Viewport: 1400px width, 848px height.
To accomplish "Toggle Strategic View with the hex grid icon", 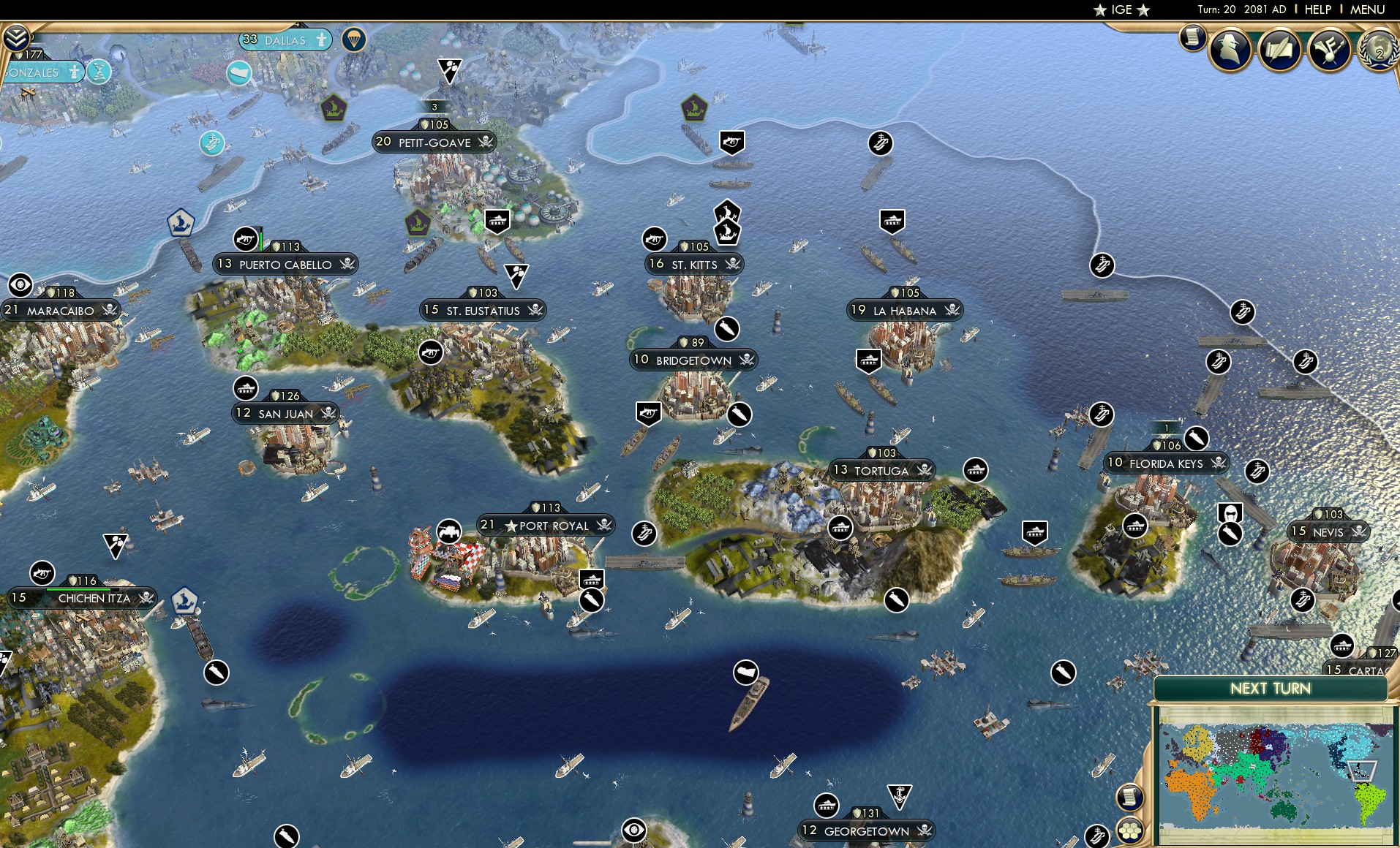I will point(1132,830).
